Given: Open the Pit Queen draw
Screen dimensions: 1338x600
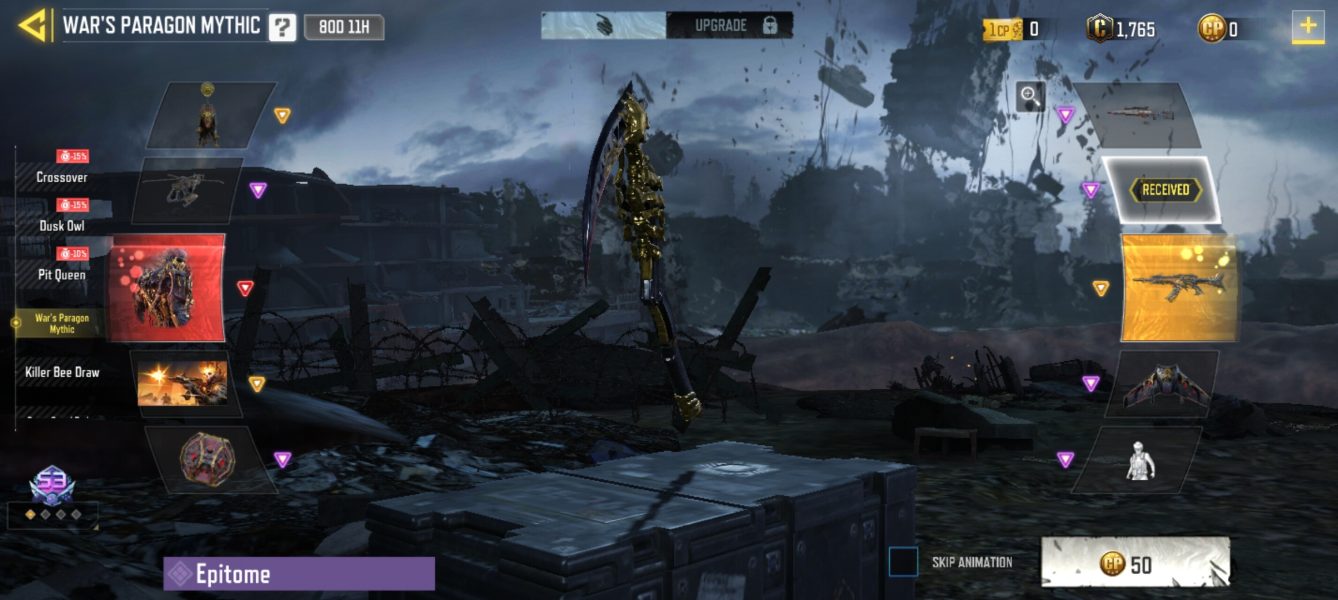Looking at the screenshot, I should (62, 273).
